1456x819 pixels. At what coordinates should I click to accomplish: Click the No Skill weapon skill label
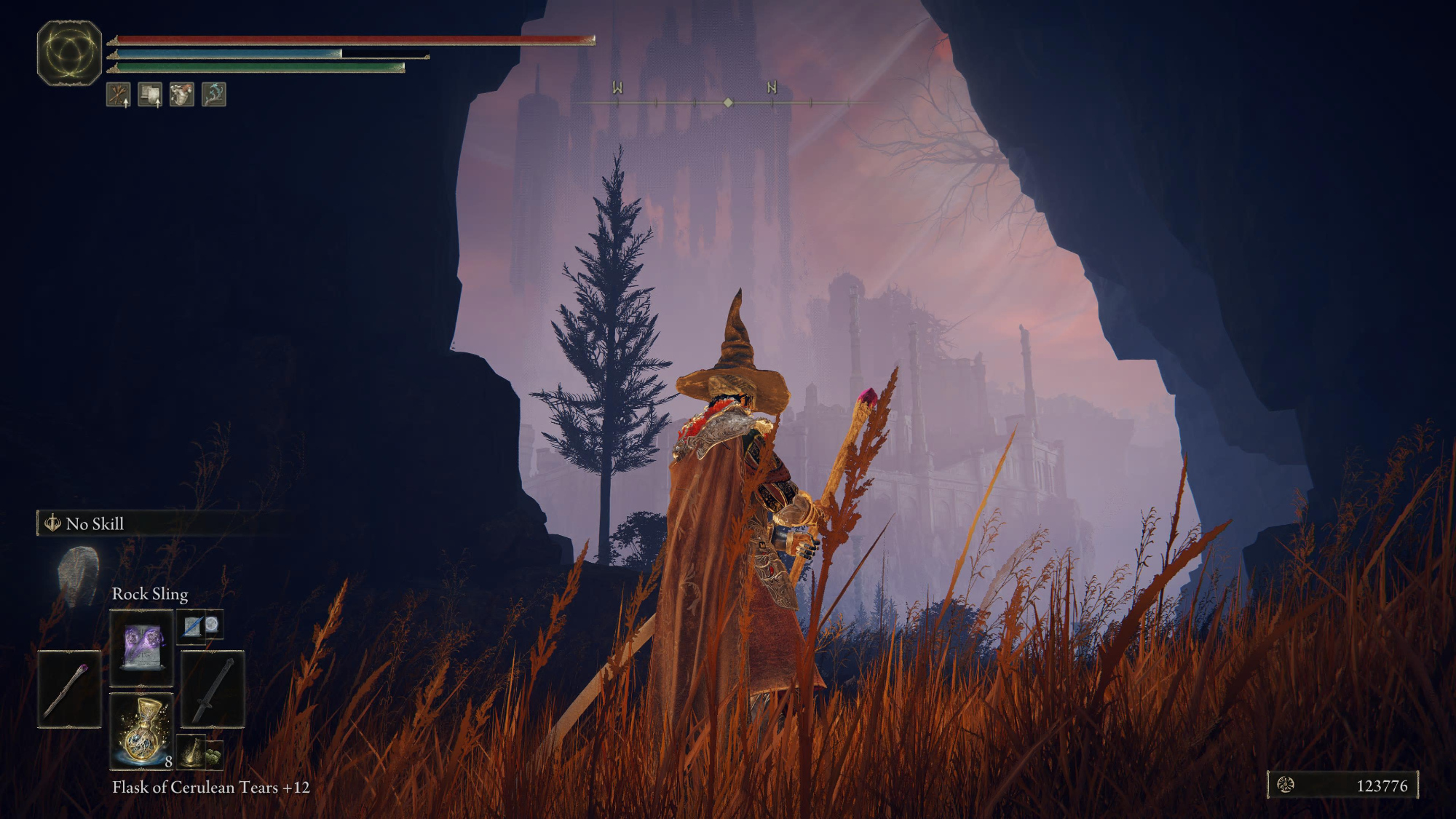pos(95,523)
